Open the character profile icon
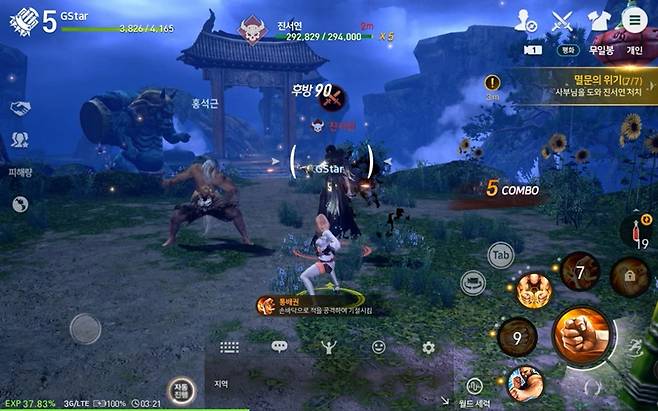The image size is (658, 411). pos(525,19)
